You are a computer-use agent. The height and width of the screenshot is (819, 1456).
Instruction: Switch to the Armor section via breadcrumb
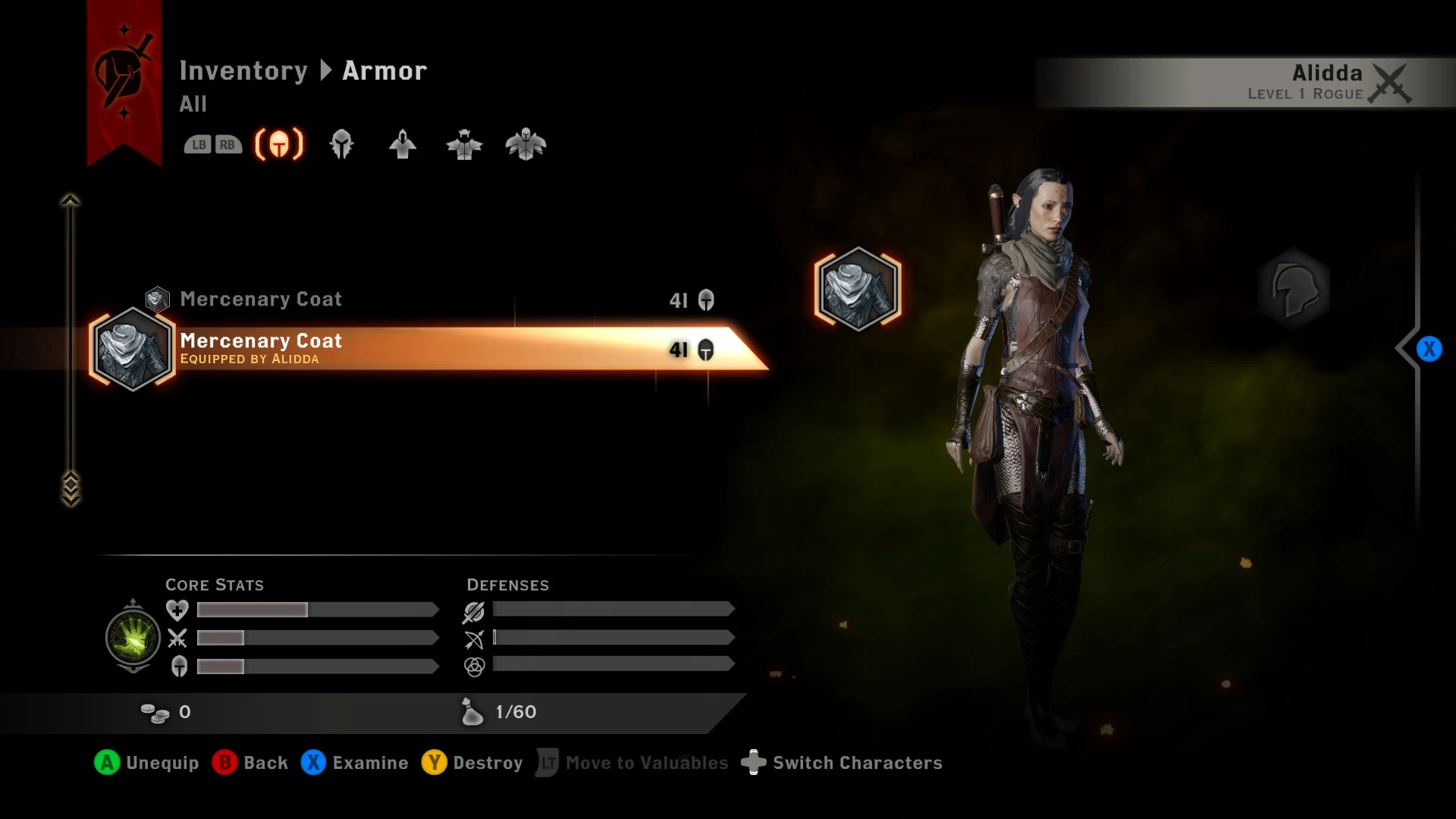[x=384, y=71]
